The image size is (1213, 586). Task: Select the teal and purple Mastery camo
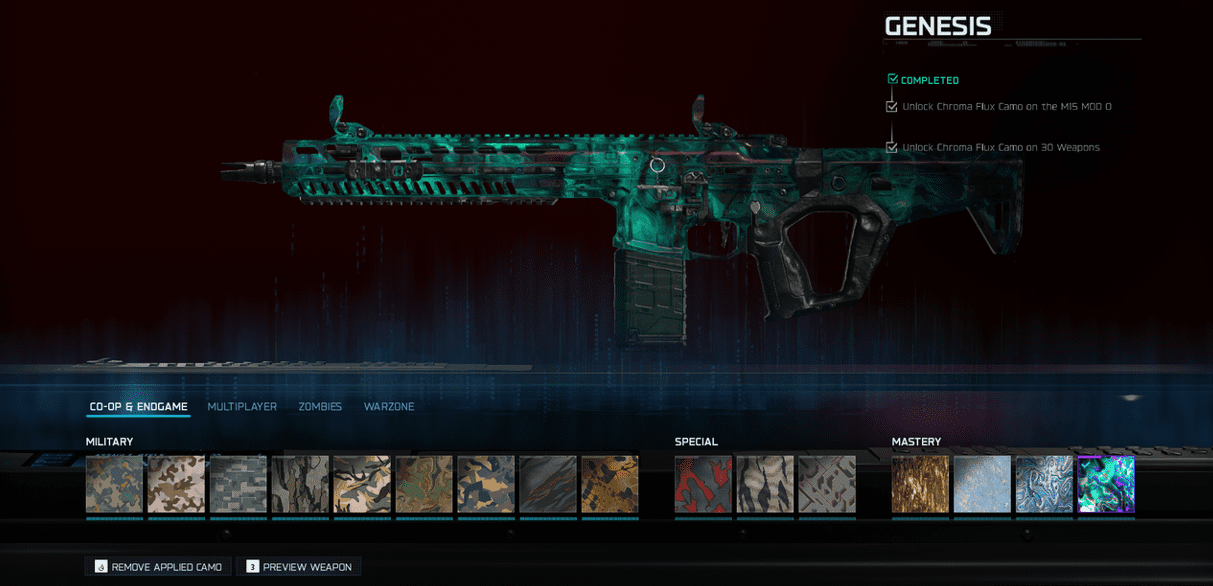coord(1106,485)
